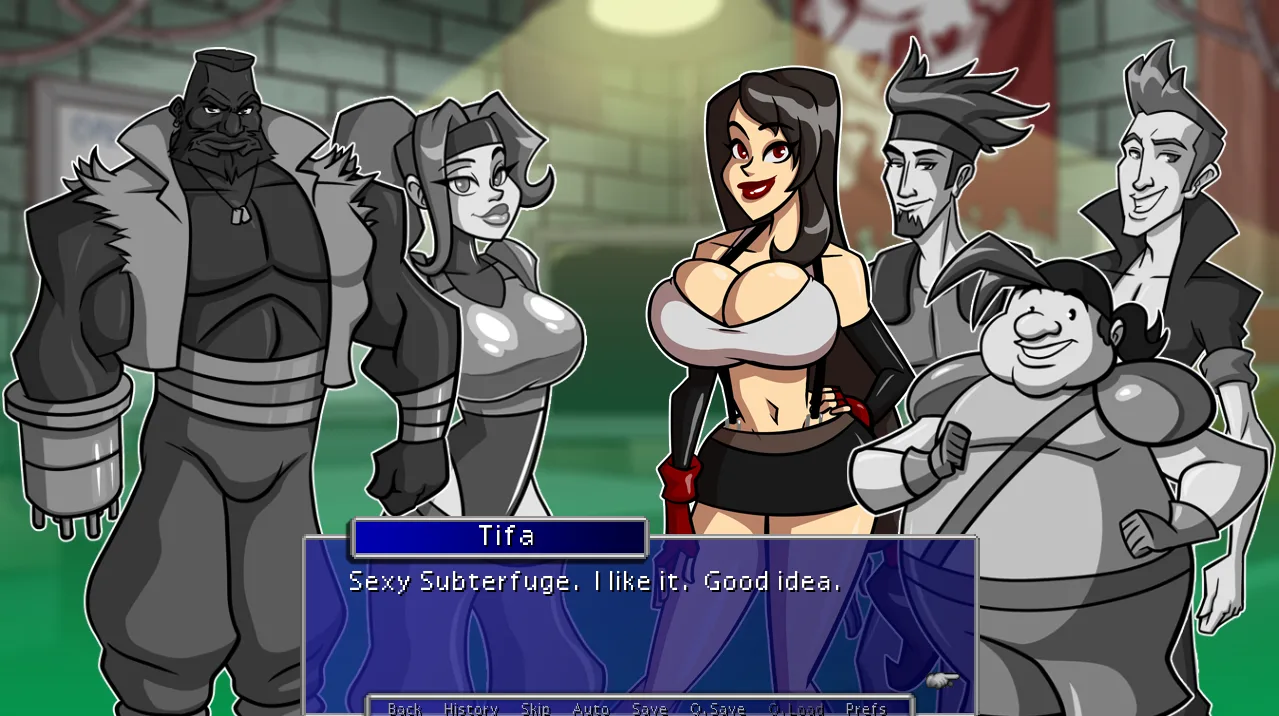Open Prefs settings
This screenshot has height=716, width=1279.
(865, 708)
